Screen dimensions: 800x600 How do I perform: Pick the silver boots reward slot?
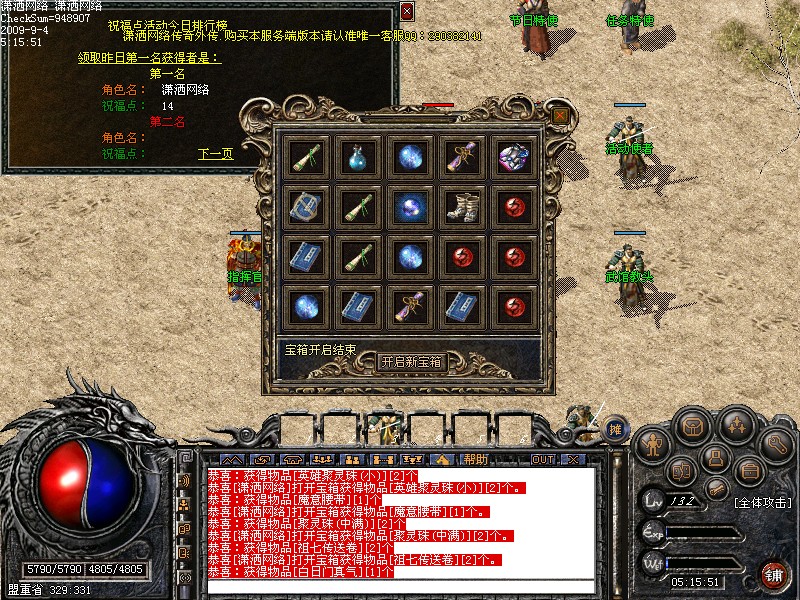461,206
